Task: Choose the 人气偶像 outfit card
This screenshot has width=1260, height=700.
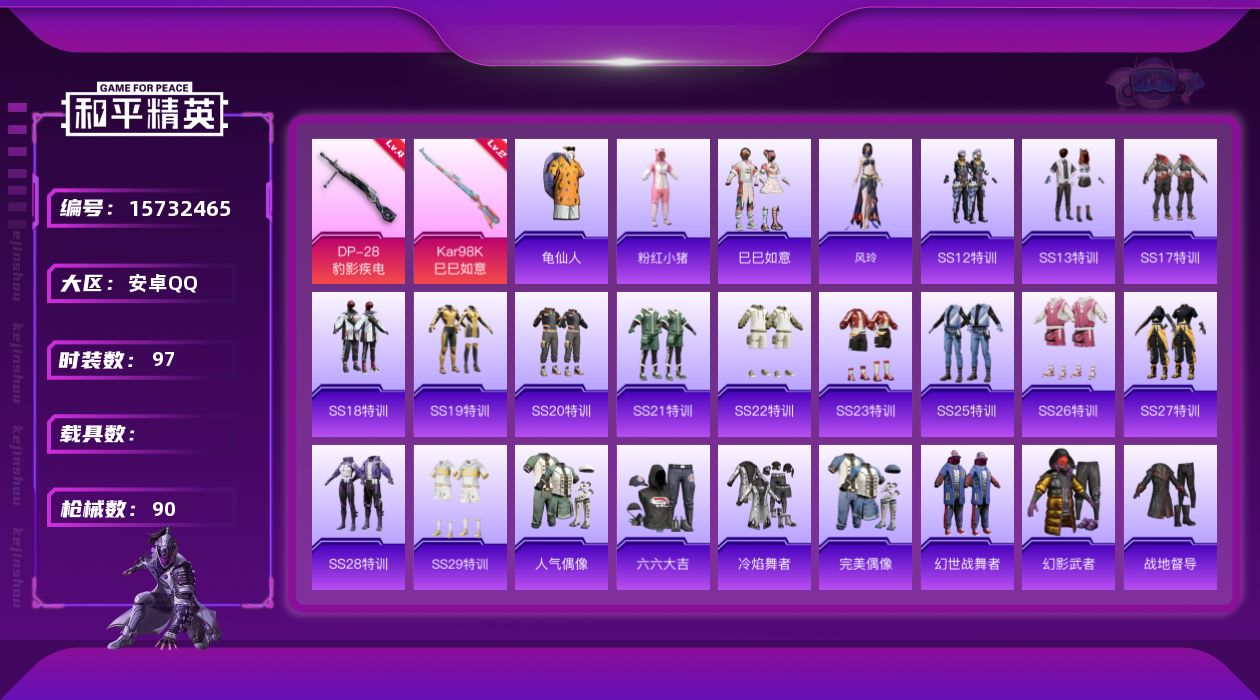Action: pos(561,517)
